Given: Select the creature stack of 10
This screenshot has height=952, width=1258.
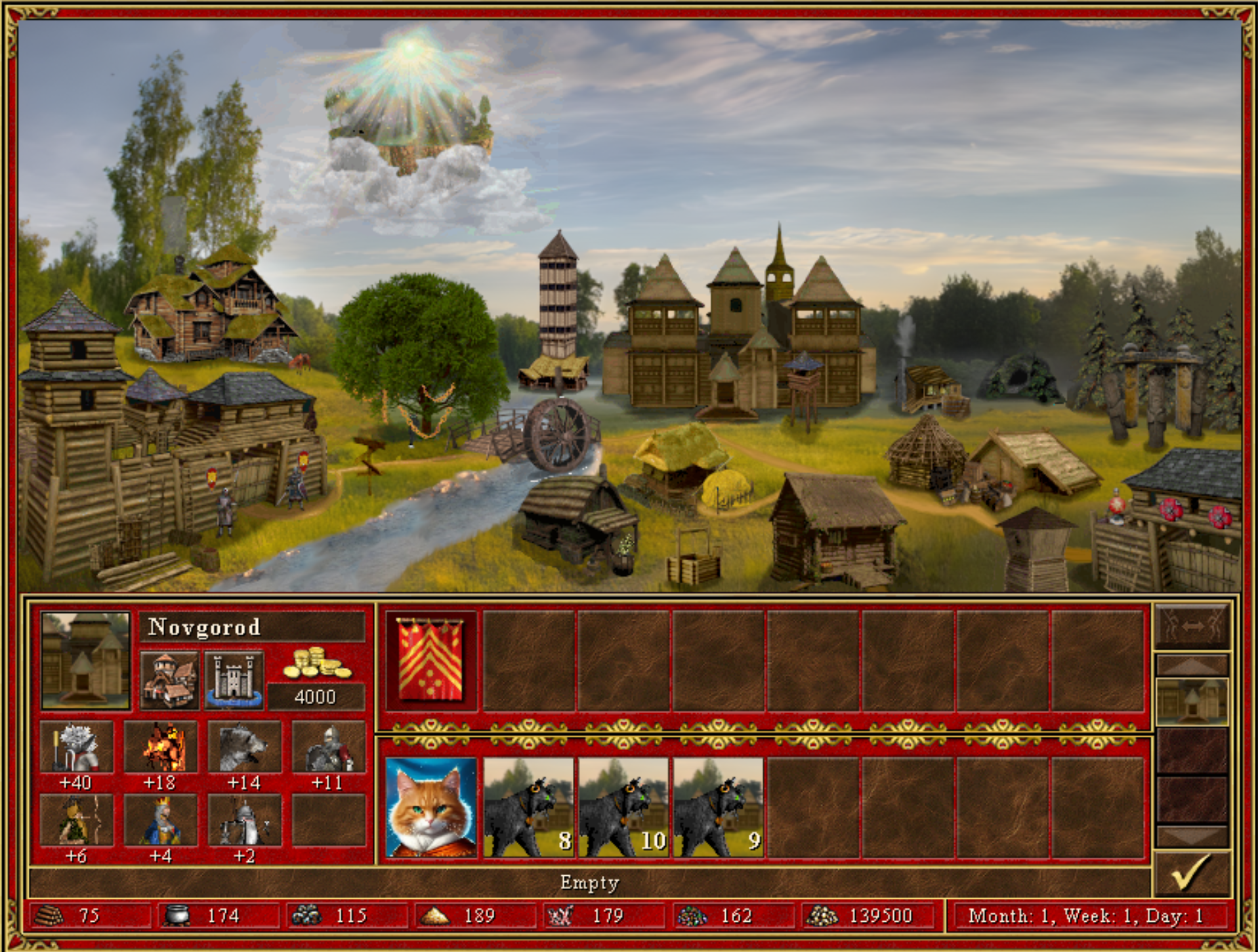Looking at the screenshot, I should click(x=623, y=808).
